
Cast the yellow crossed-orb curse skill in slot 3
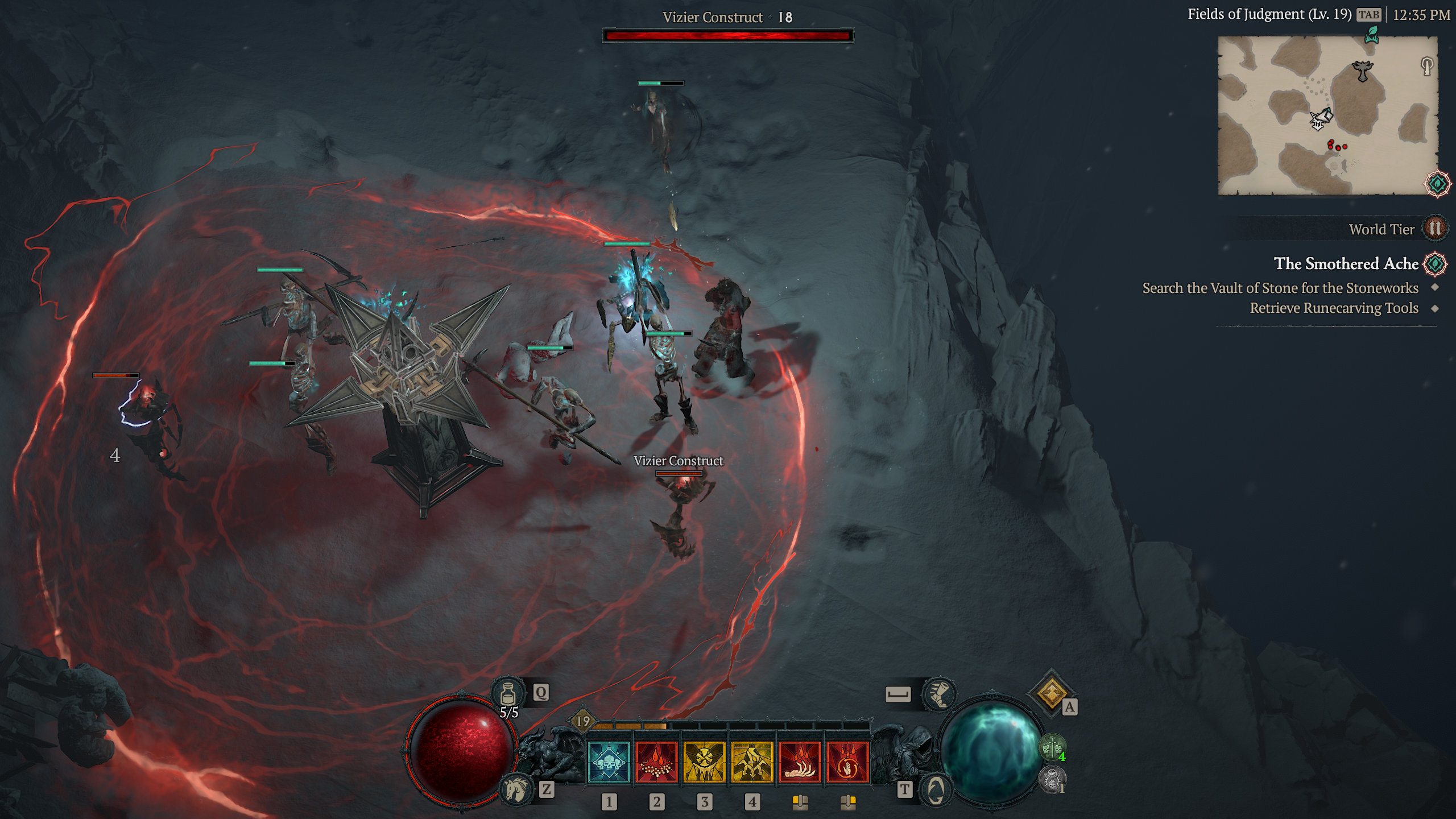pyautogui.click(x=704, y=762)
